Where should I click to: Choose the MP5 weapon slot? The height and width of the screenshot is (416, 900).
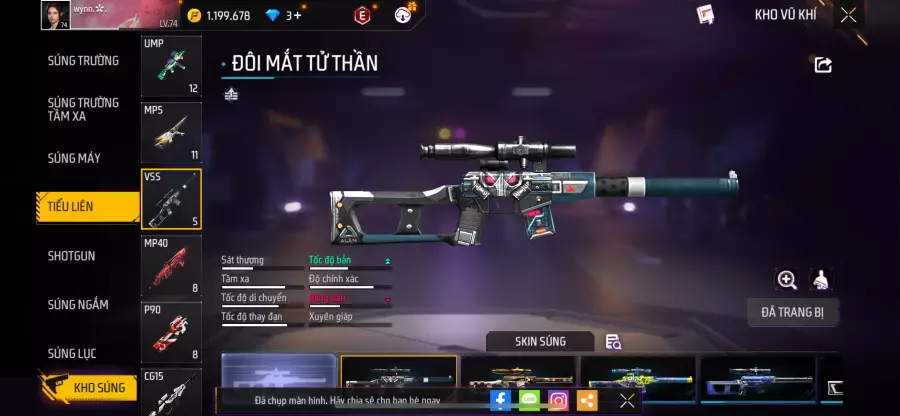tap(171, 132)
